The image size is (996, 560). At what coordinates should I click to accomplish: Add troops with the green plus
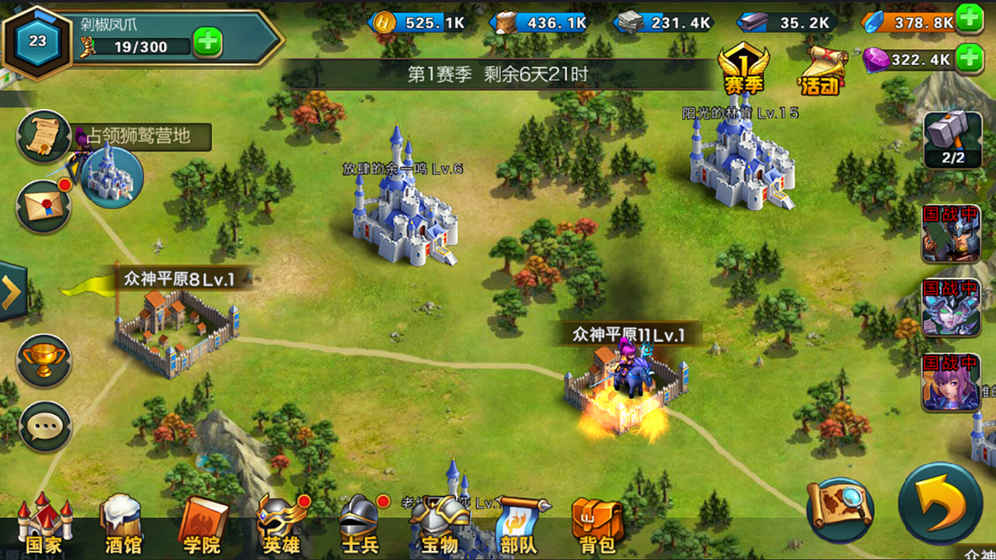coord(208,44)
